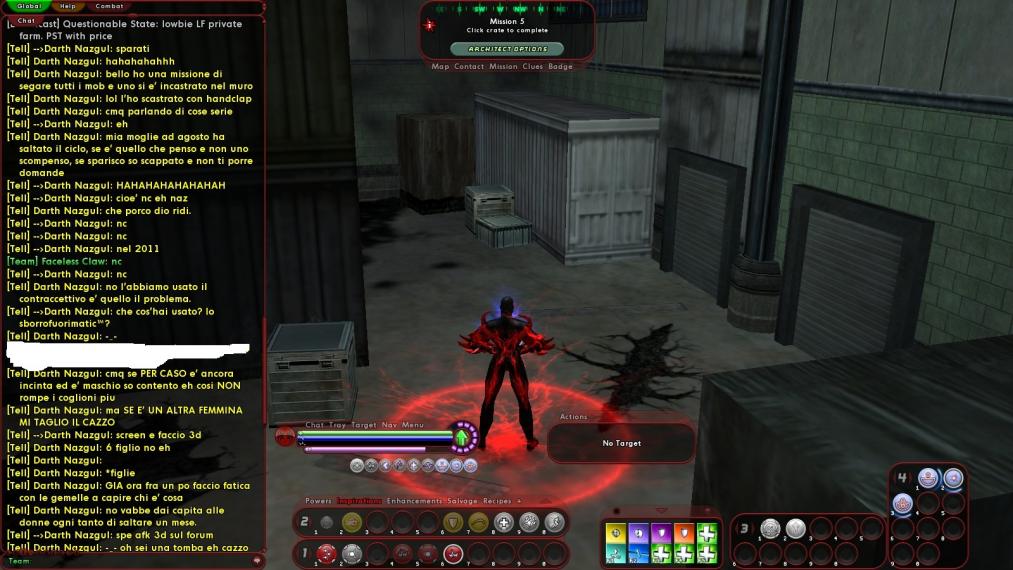
Task: Click the green level-up arrow icon
Action: pos(462,437)
